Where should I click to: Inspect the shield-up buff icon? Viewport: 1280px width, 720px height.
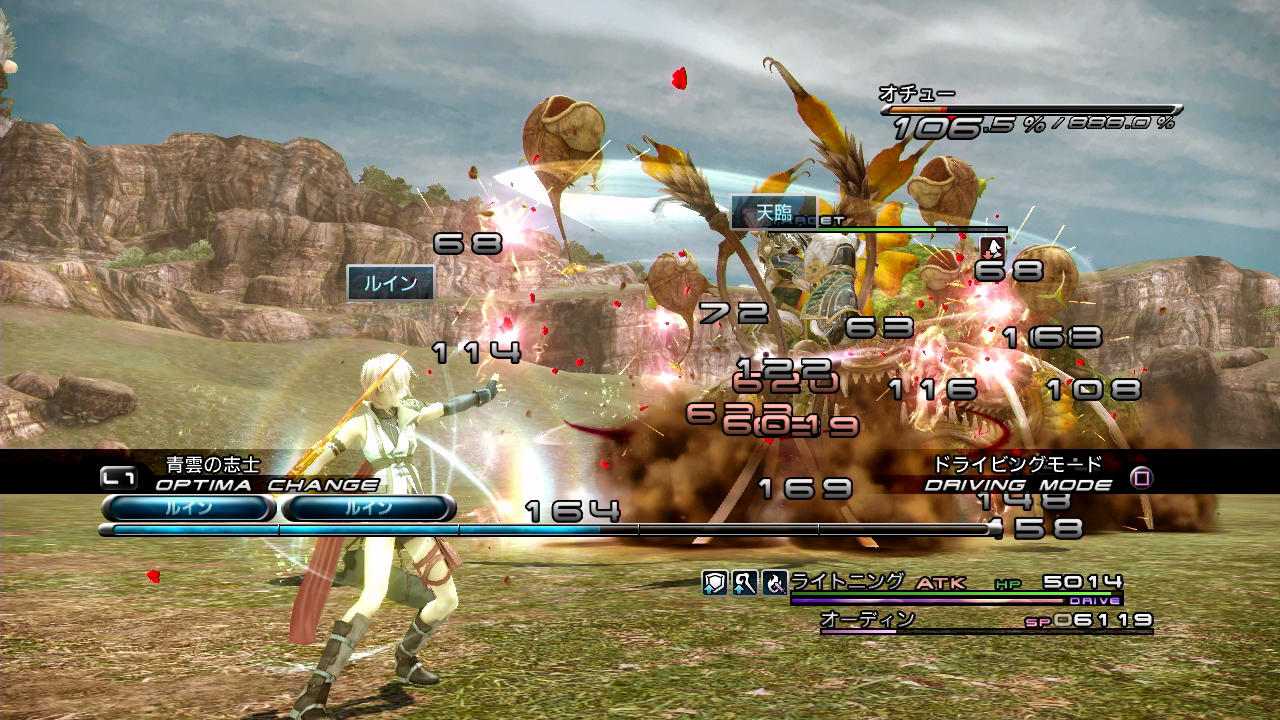713,583
